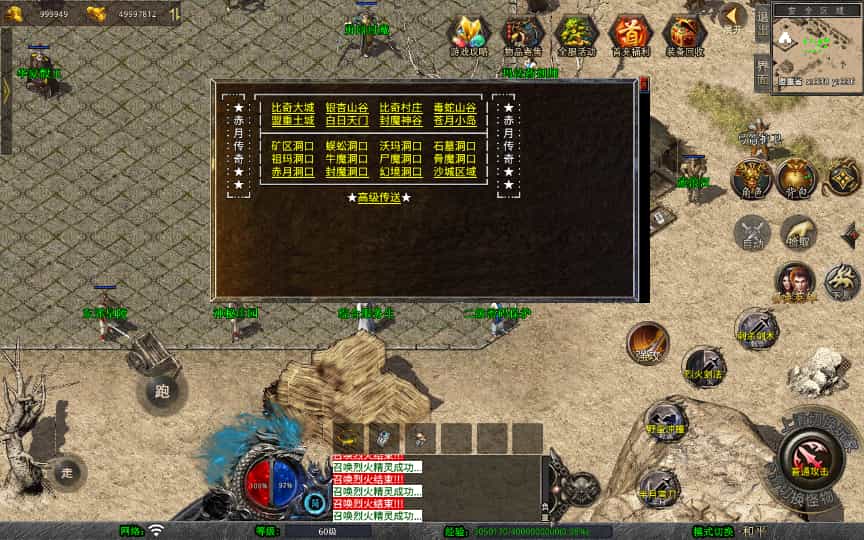Choose the 银杏山谷 teleport destination
This screenshot has width=864, height=540.
(347, 108)
